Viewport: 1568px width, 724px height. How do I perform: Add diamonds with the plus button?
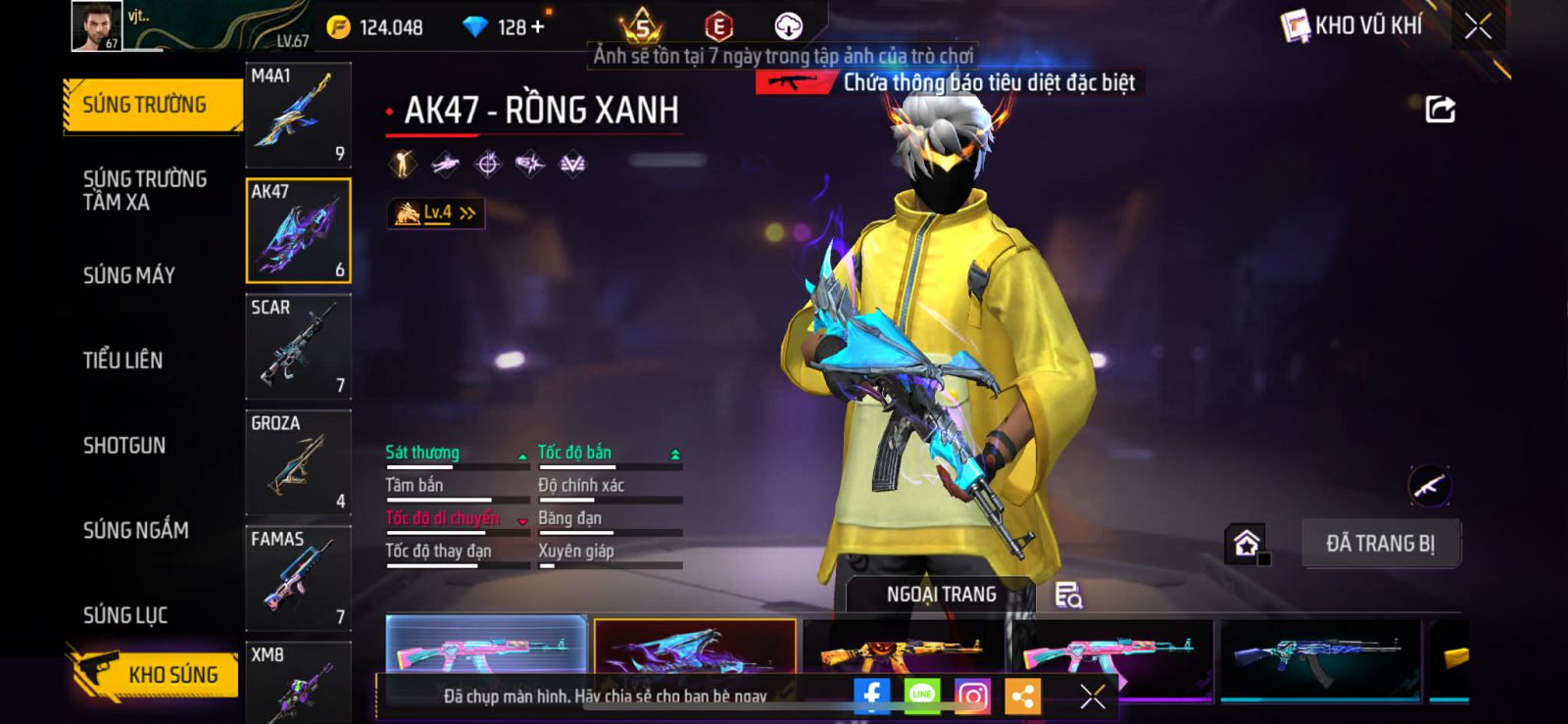click(537, 27)
